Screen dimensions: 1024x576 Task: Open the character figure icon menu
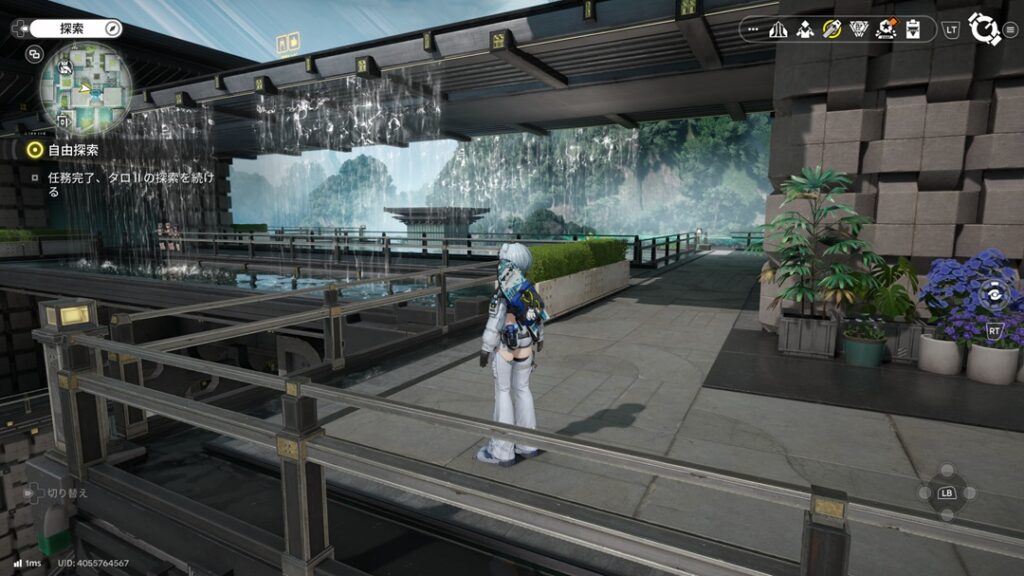(x=805, y=29)
